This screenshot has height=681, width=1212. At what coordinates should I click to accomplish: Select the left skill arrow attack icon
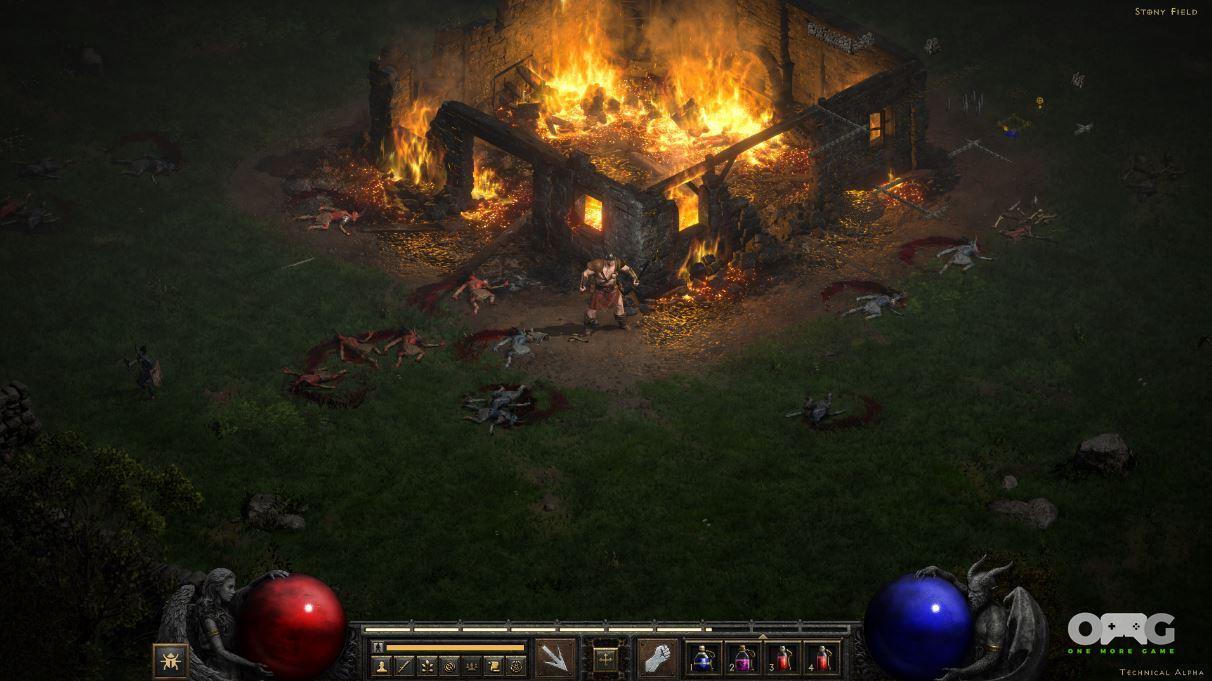555,659
